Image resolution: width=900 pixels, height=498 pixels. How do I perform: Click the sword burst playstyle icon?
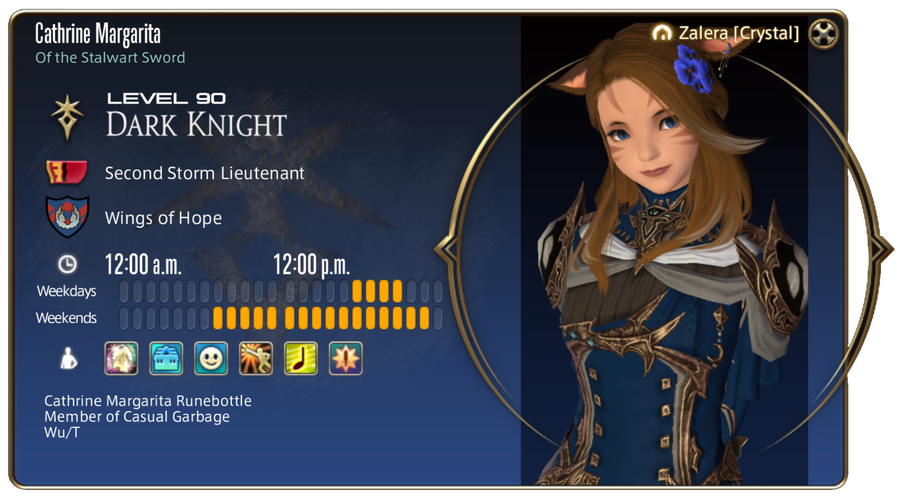(x=345, y=358)
